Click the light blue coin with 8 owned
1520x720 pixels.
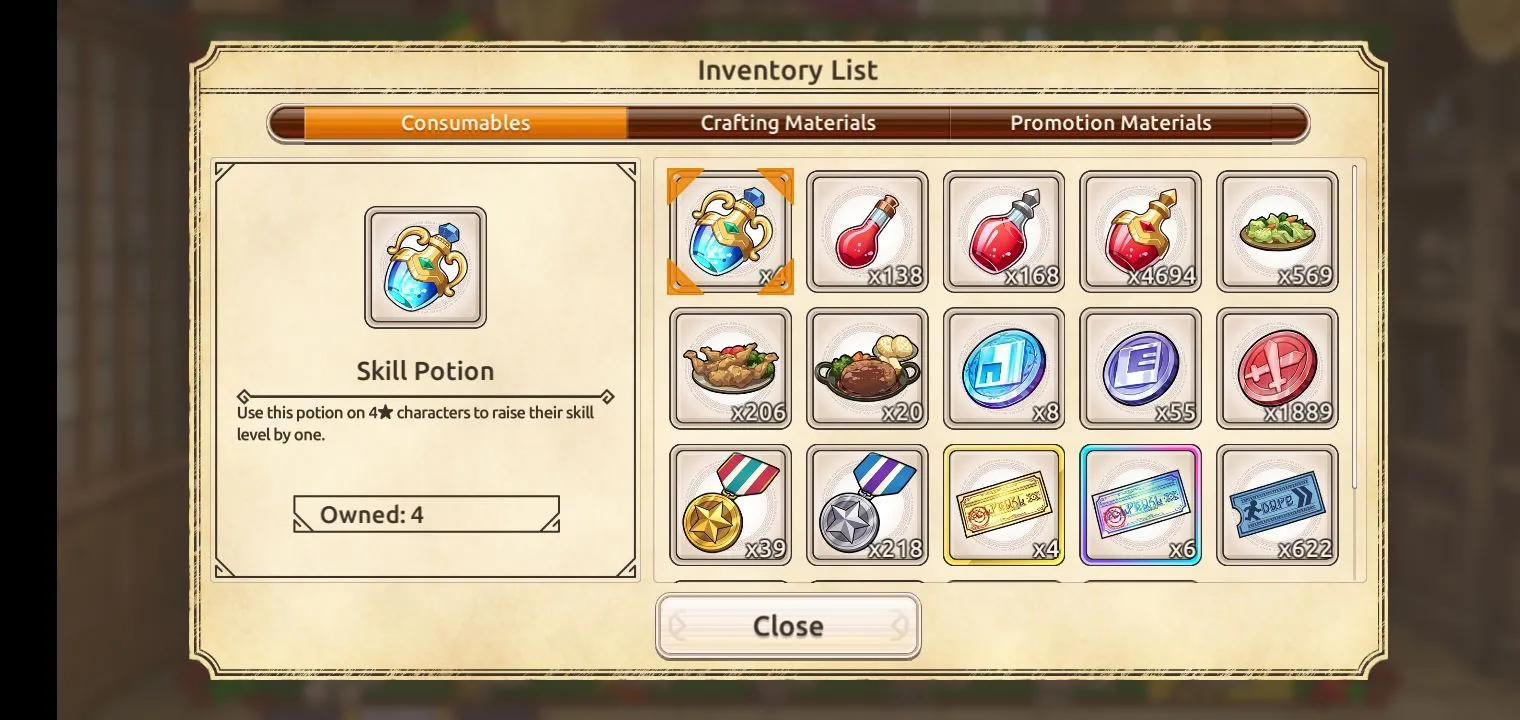tap(1004, 368)
